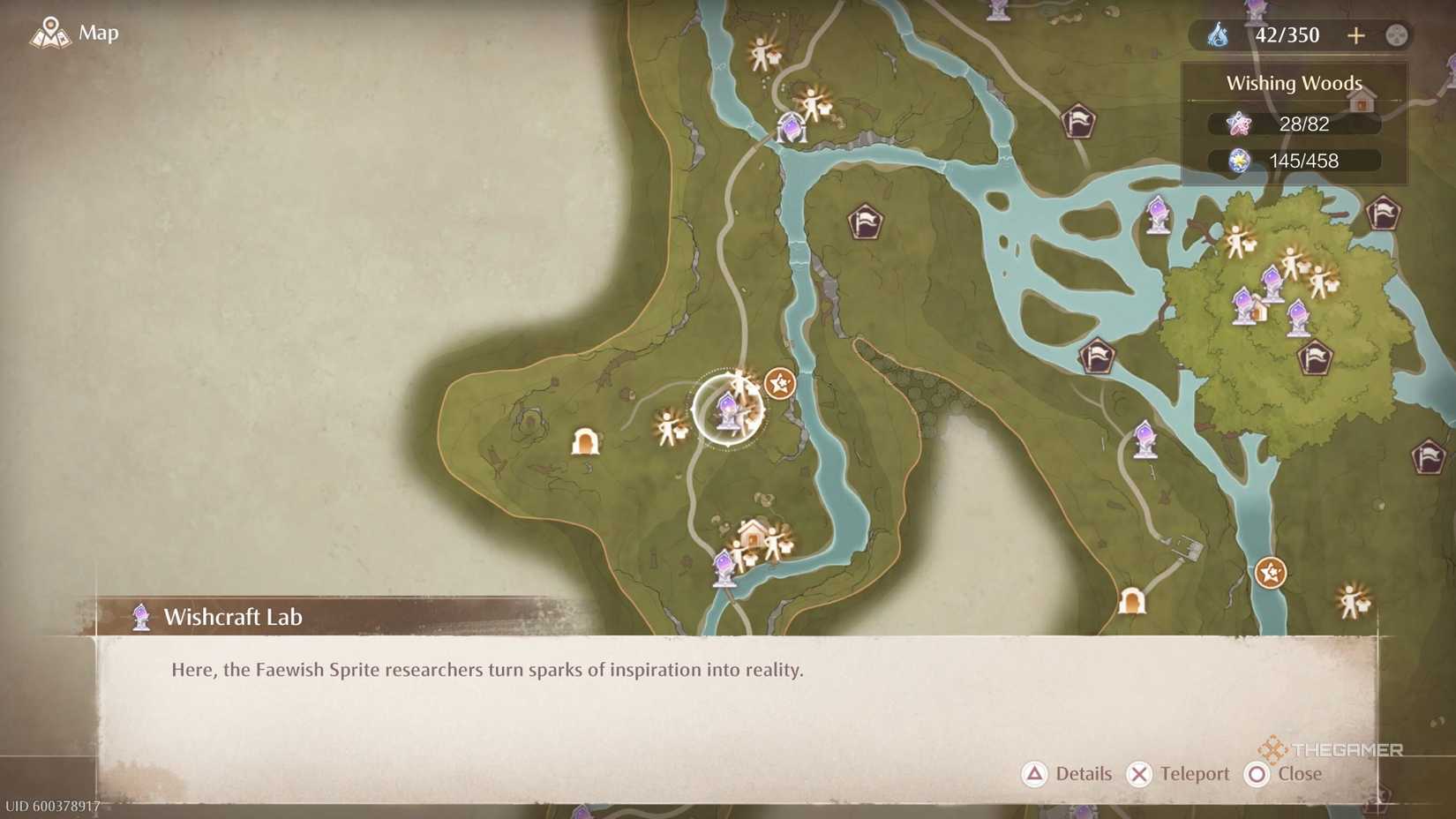Click the plus button next to the 42/350 counter

tap(1356, 35)
